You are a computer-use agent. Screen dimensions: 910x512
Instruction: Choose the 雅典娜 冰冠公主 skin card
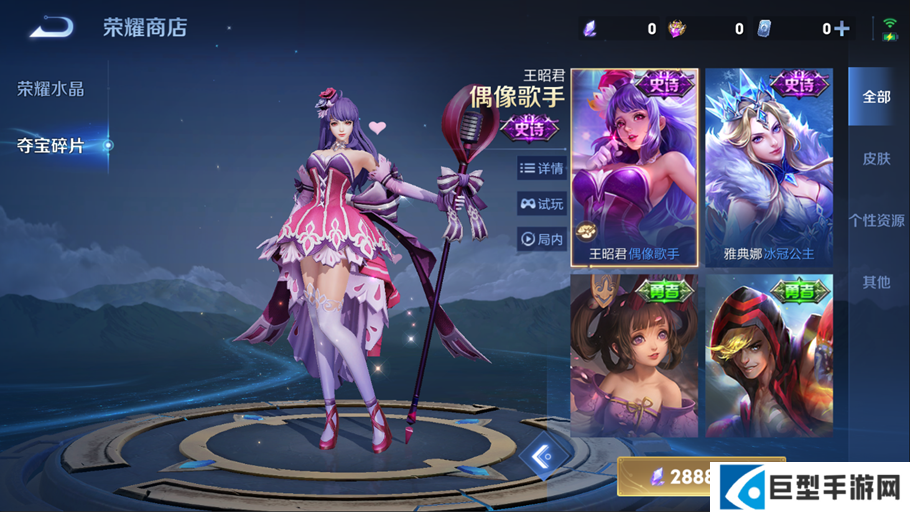[769, 167]
